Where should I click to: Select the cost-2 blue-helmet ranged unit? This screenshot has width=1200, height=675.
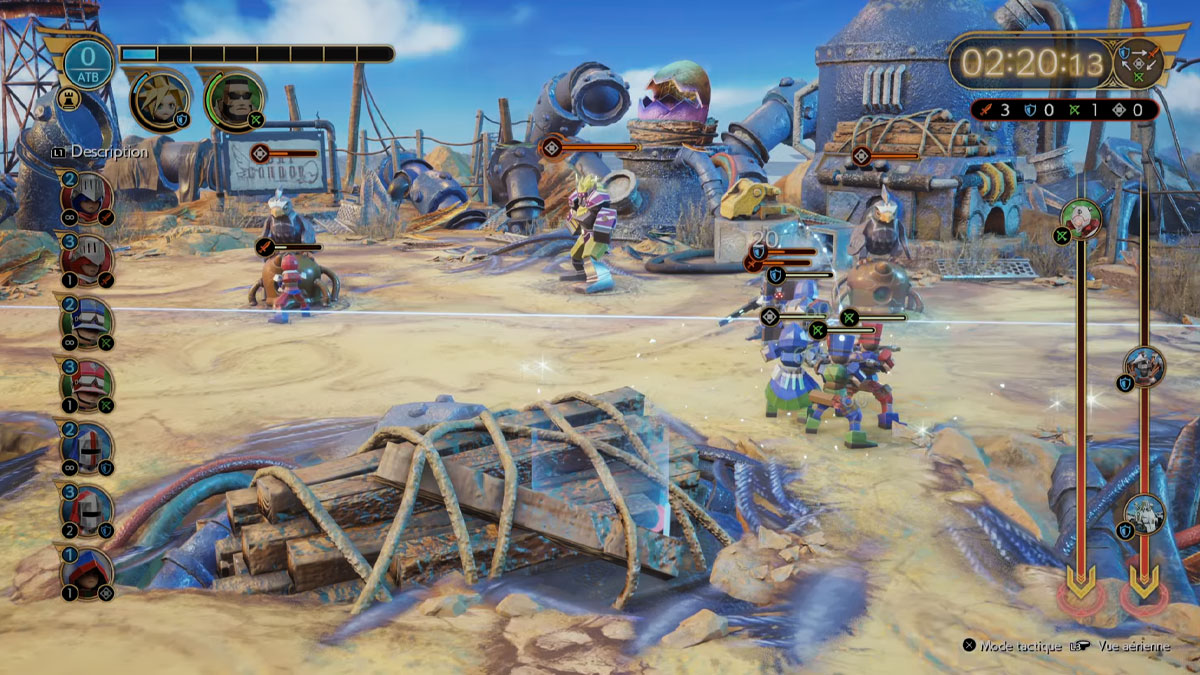click(x=88, y=322)
